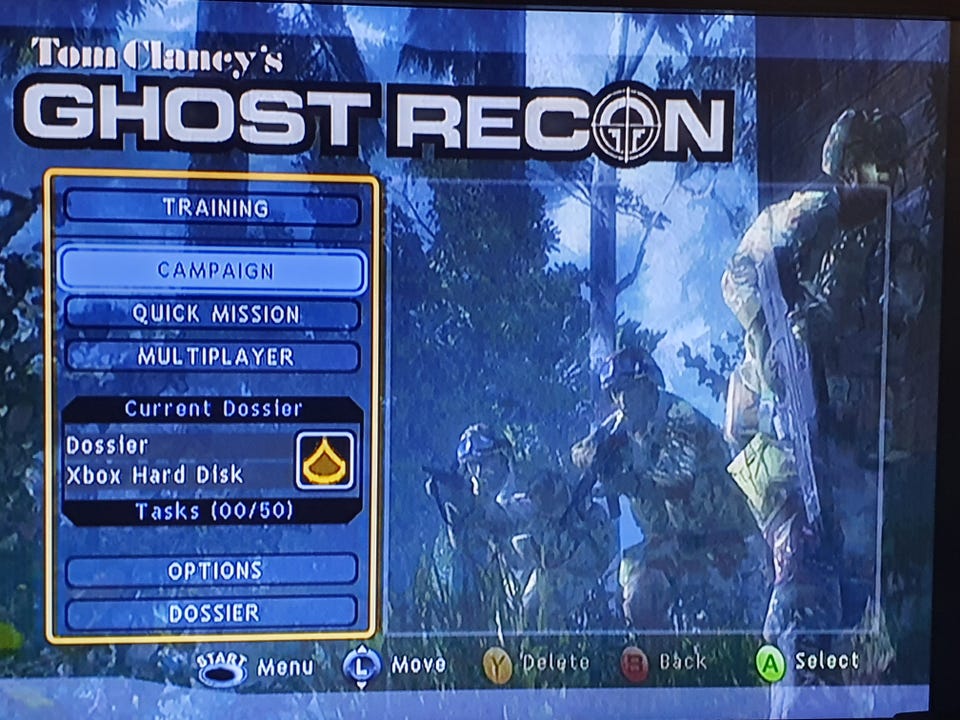The width and height of the screenshot is (960, 720).
Task: Go to the Dossier entry at bottom
Action: [x=212, y=612]
